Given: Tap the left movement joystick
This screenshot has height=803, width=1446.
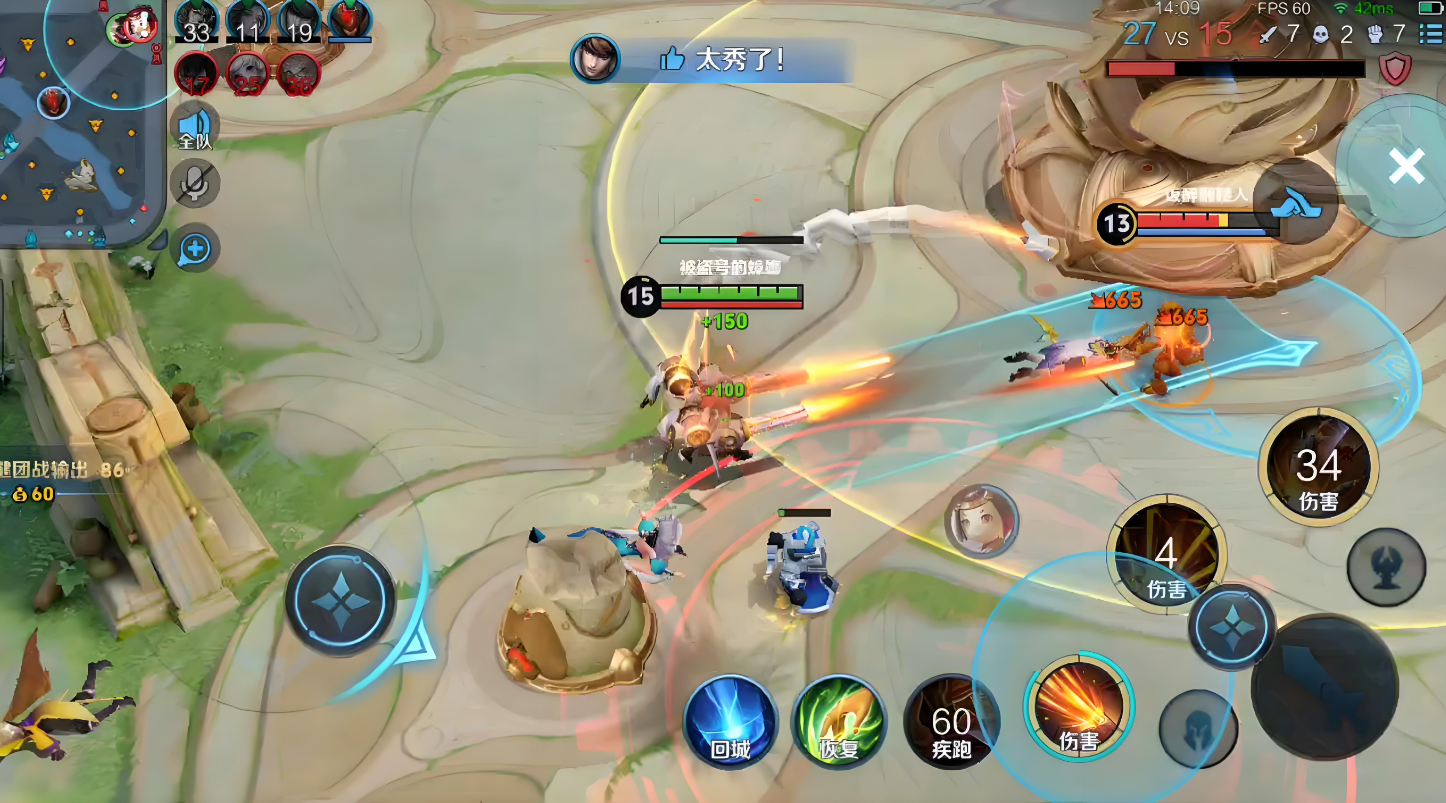Looking at the screenshot, I should pyautogui.click(x=340, y=600).
